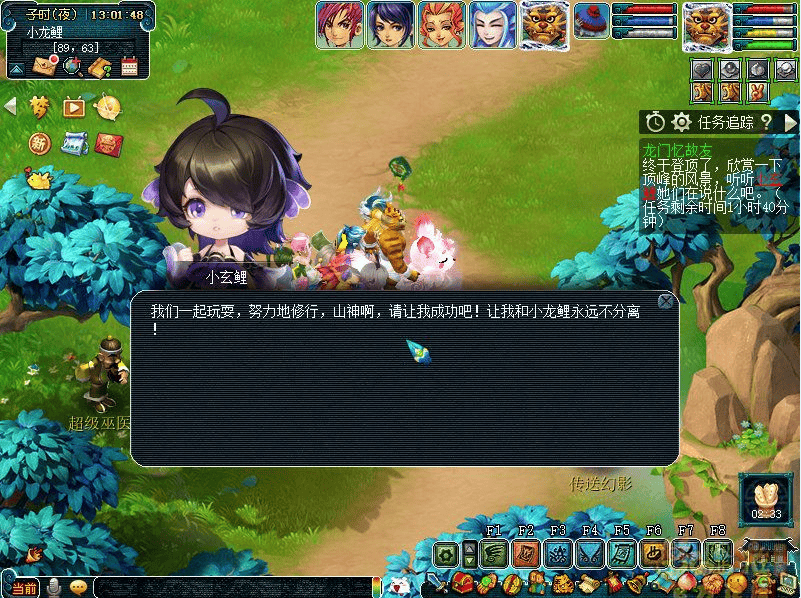The width and height of the screenshot is (801, 598).
Task: Collapse the left icon row with the arrow
Action: (x=11, y=106)
